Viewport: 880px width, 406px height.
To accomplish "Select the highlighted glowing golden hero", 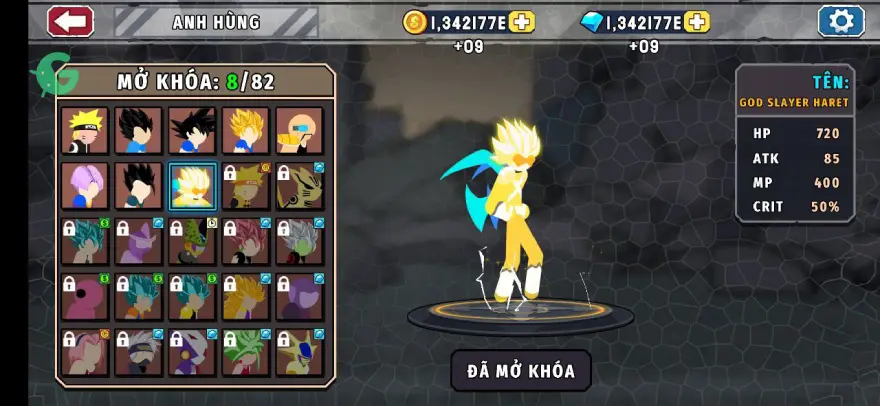I will tap(193, 186).
